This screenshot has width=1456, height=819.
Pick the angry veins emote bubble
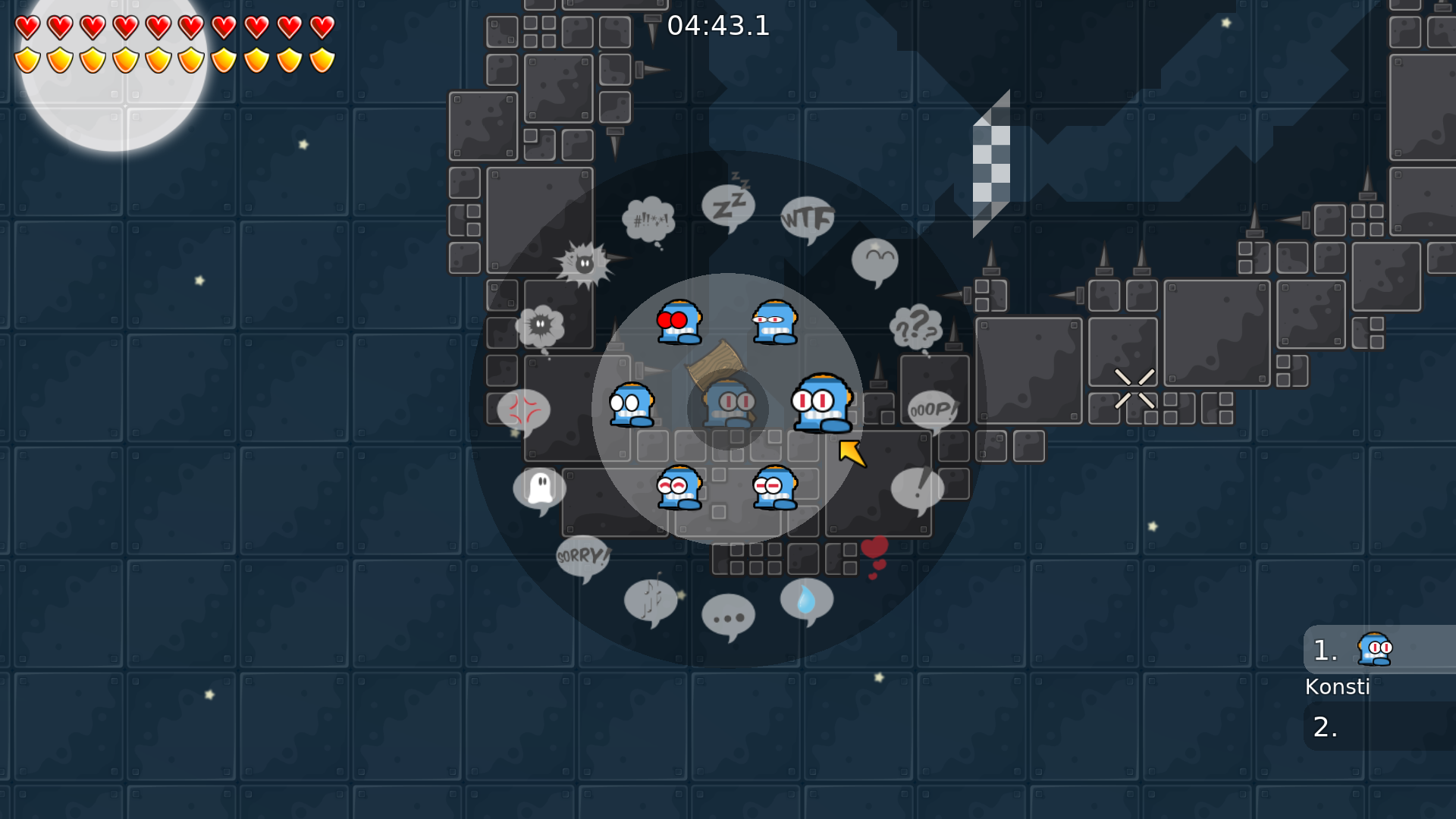click(x=523, y=409)
